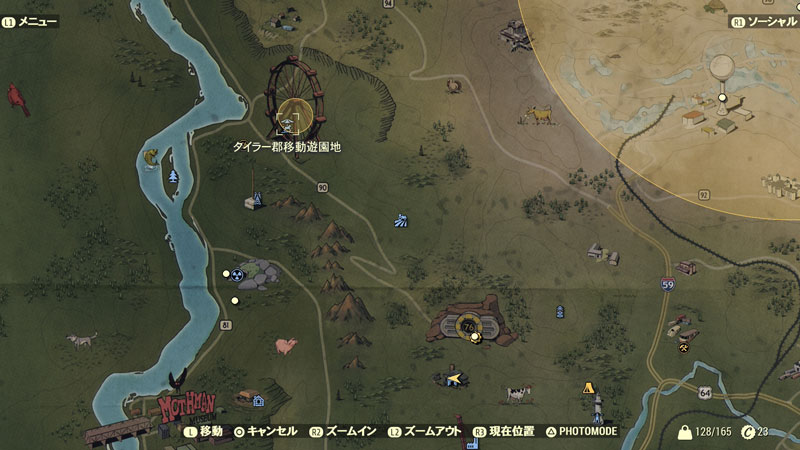Select the blue striped tent marker

402,220
